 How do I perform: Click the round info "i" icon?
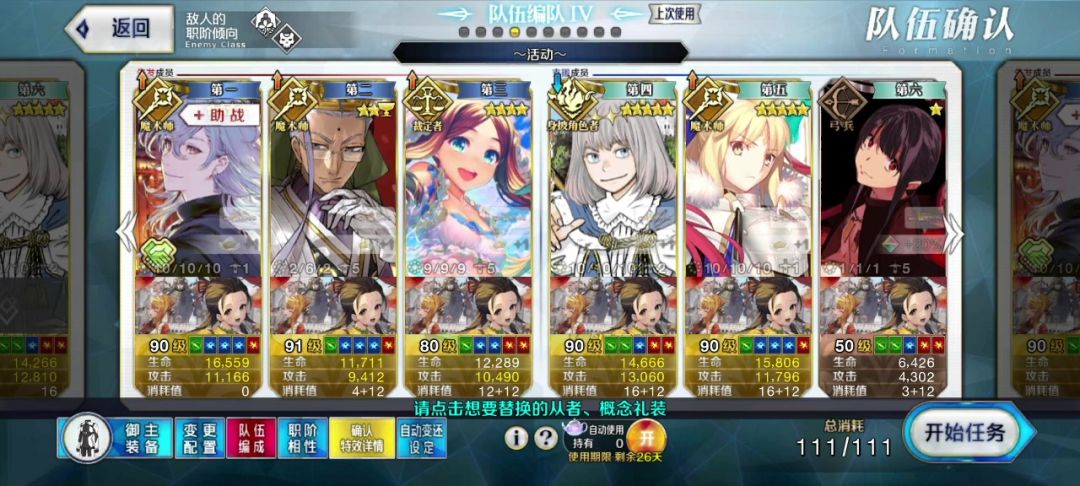tap(516, 437)
